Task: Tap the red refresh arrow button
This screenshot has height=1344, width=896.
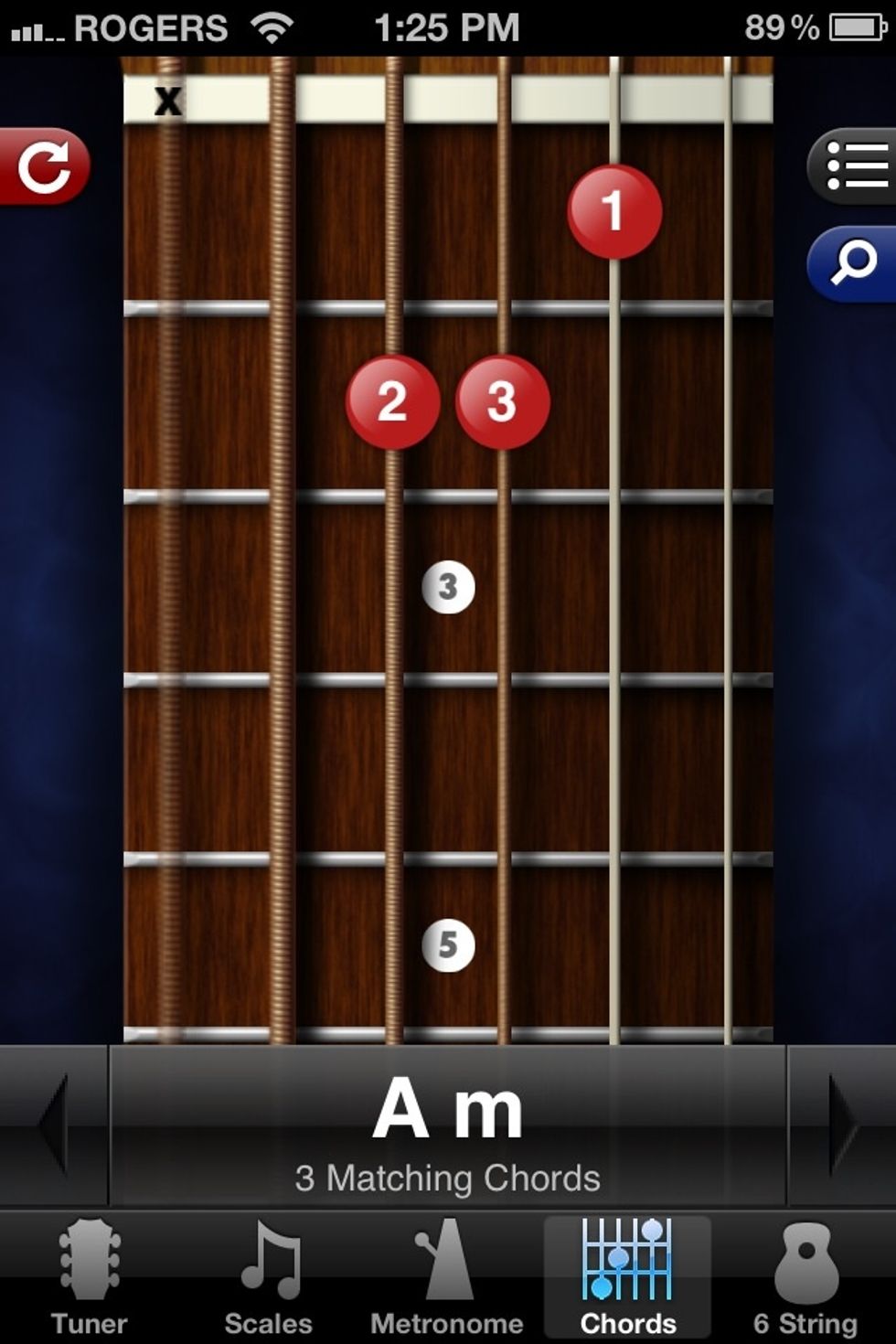Action: point(44,166)
